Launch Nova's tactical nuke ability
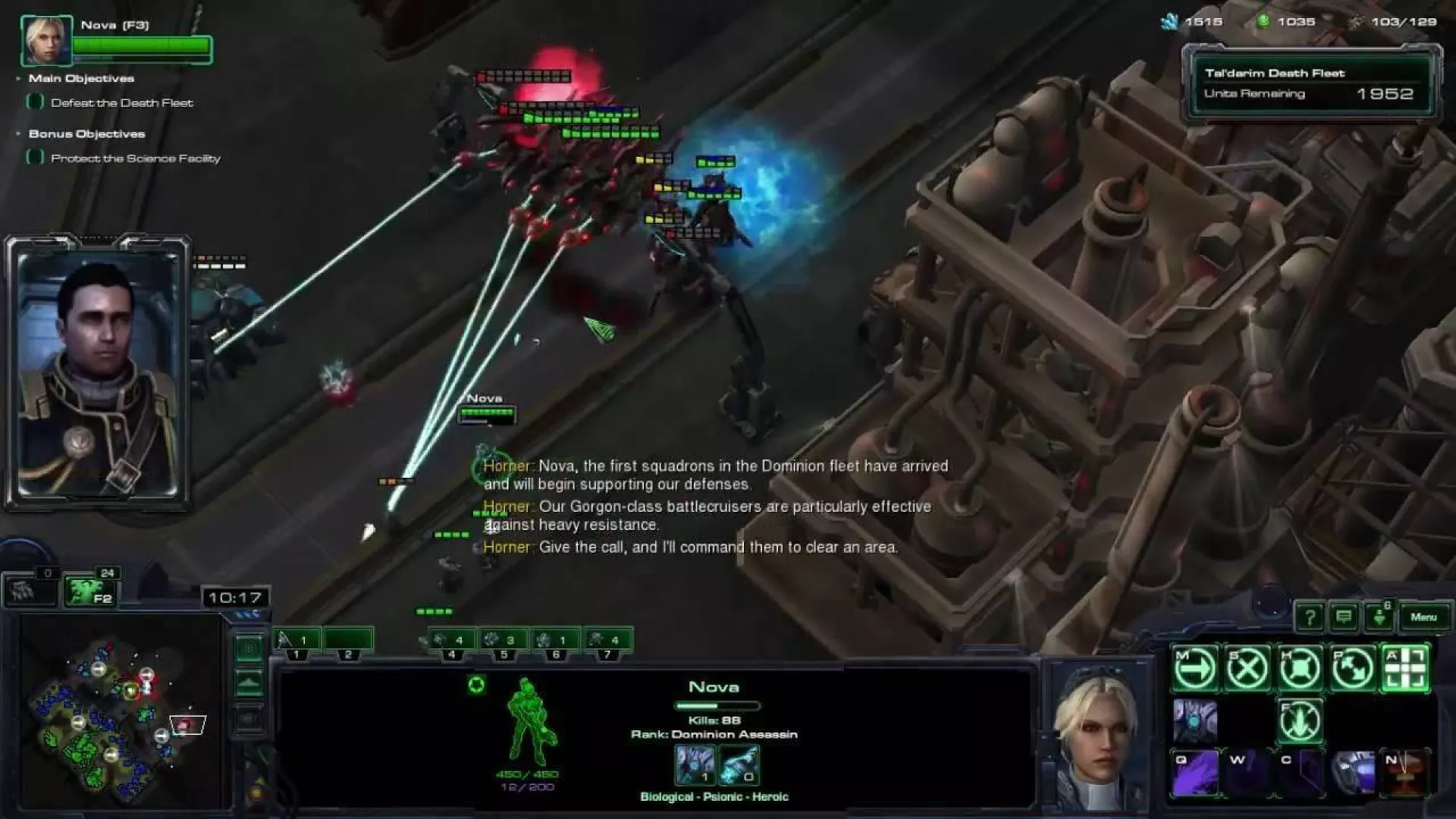The image size is (1456, 819). tap(1405, 773)
